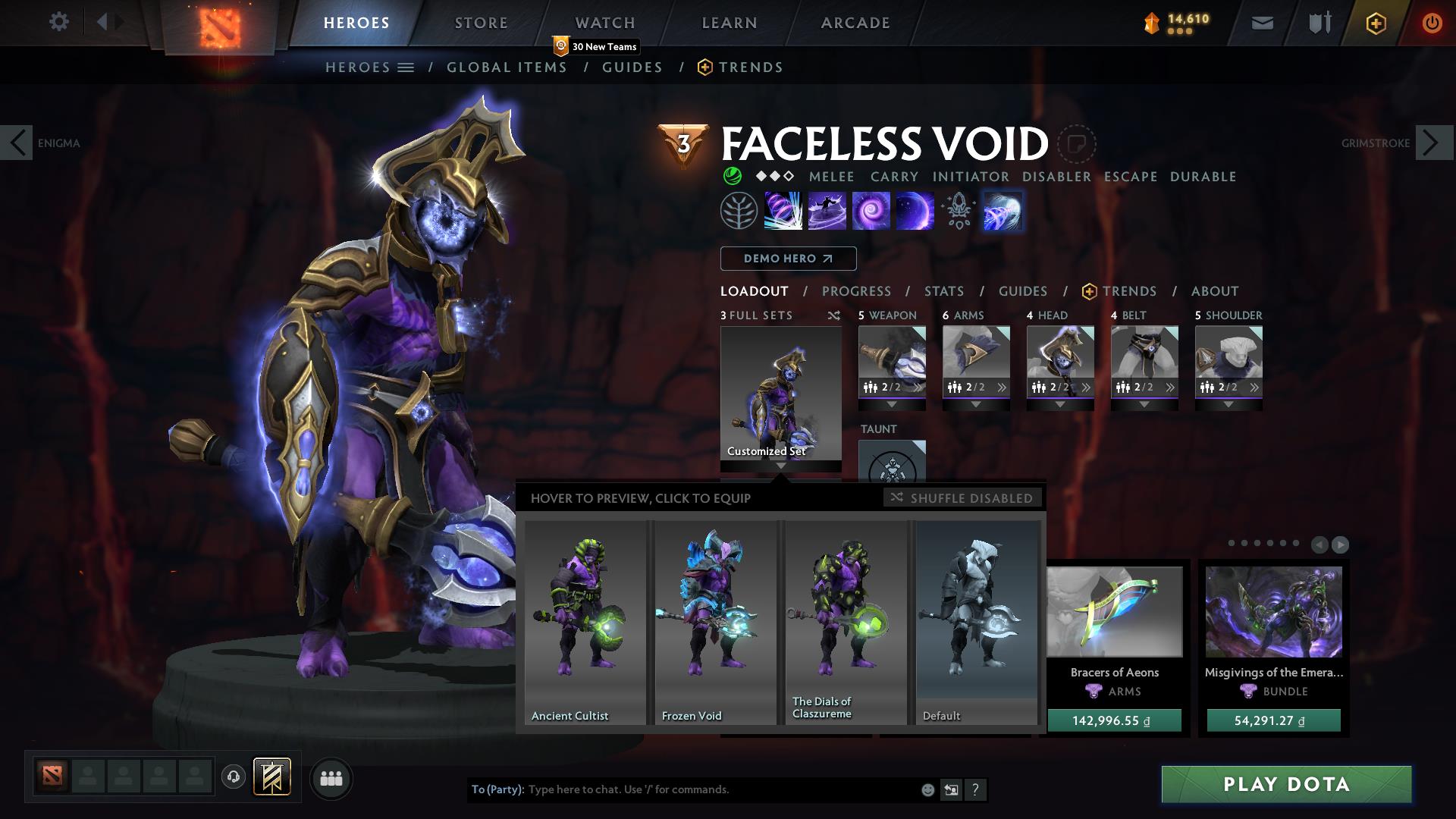Buy the Bracers of Aeons item

click(x=1114, y=720)
